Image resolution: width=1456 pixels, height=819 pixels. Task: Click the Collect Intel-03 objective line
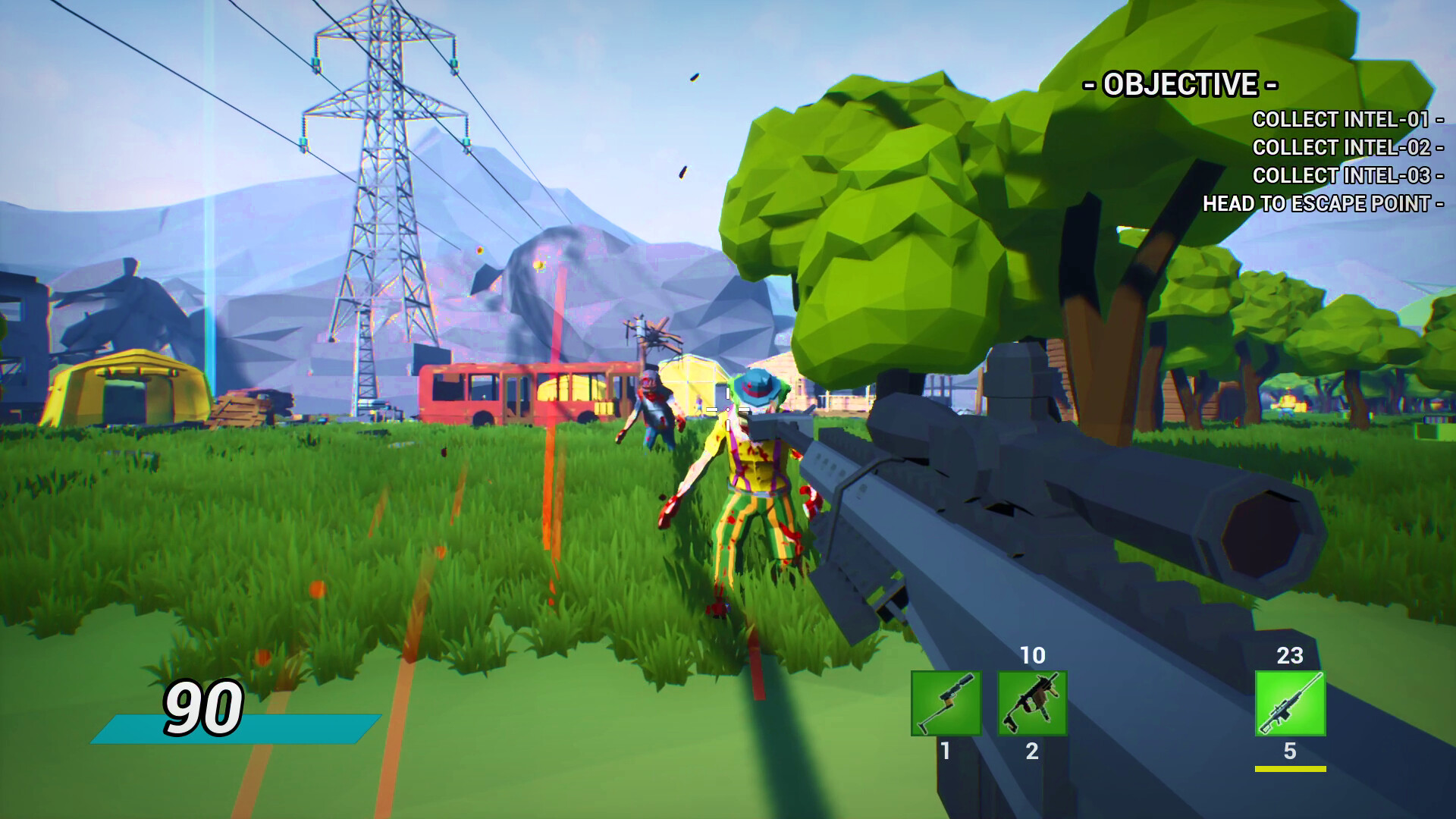(x=1341, y=176)
